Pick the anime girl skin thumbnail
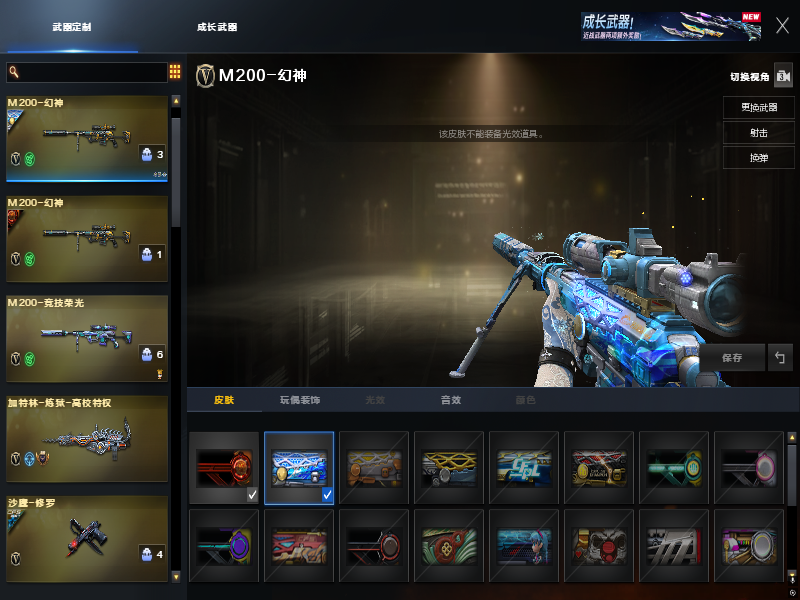The height and width of the screenshot is (600, 800). tap(524, 545)
